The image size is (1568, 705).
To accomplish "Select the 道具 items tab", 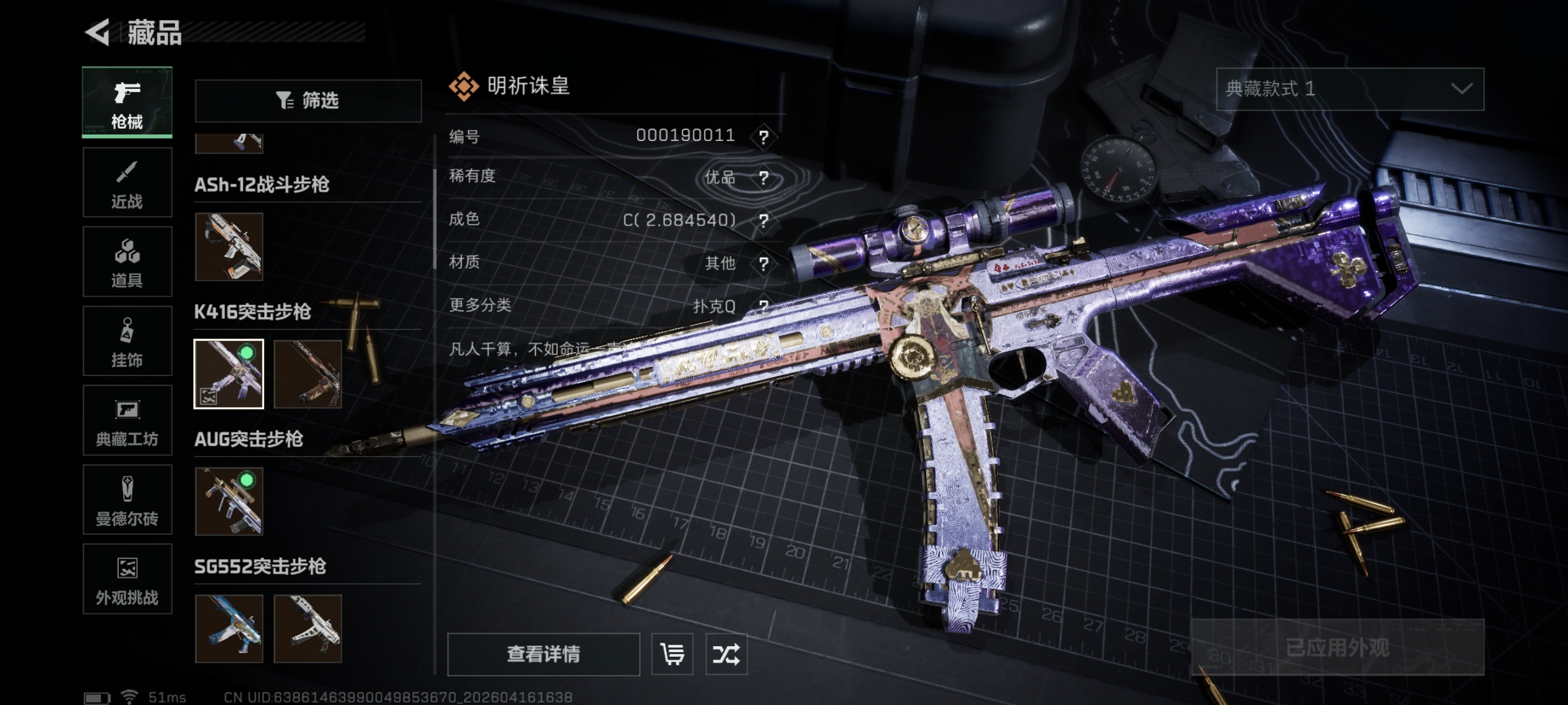I will (x=127, y=262).
